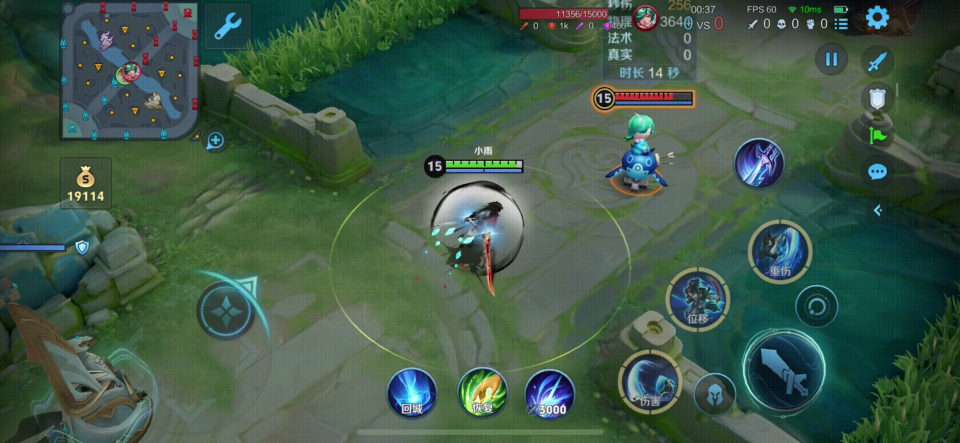This screenshot has height=443, width=960.
Task: Send the shield defend signal
Action: coord(876,97)
